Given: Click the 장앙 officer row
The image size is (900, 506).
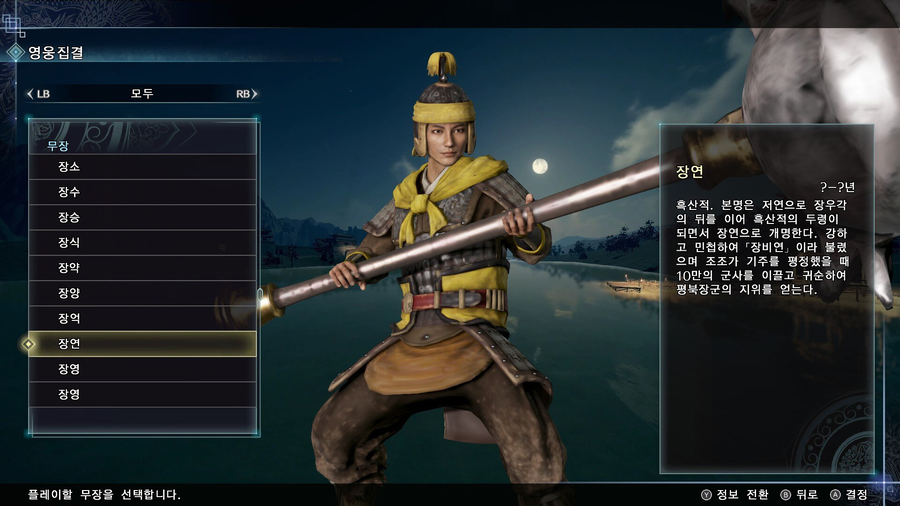Looking at the screenshot, I should point(143,293).
